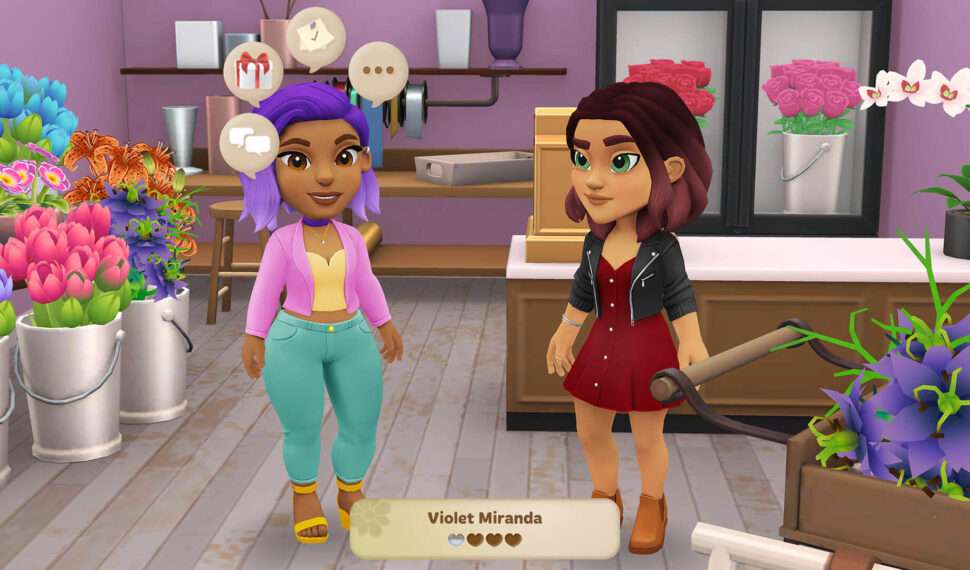The height and width of the screenshot is (570, 970).
Task: Open the pinned checklist note bubble
Action: click(x=315, y=38)
